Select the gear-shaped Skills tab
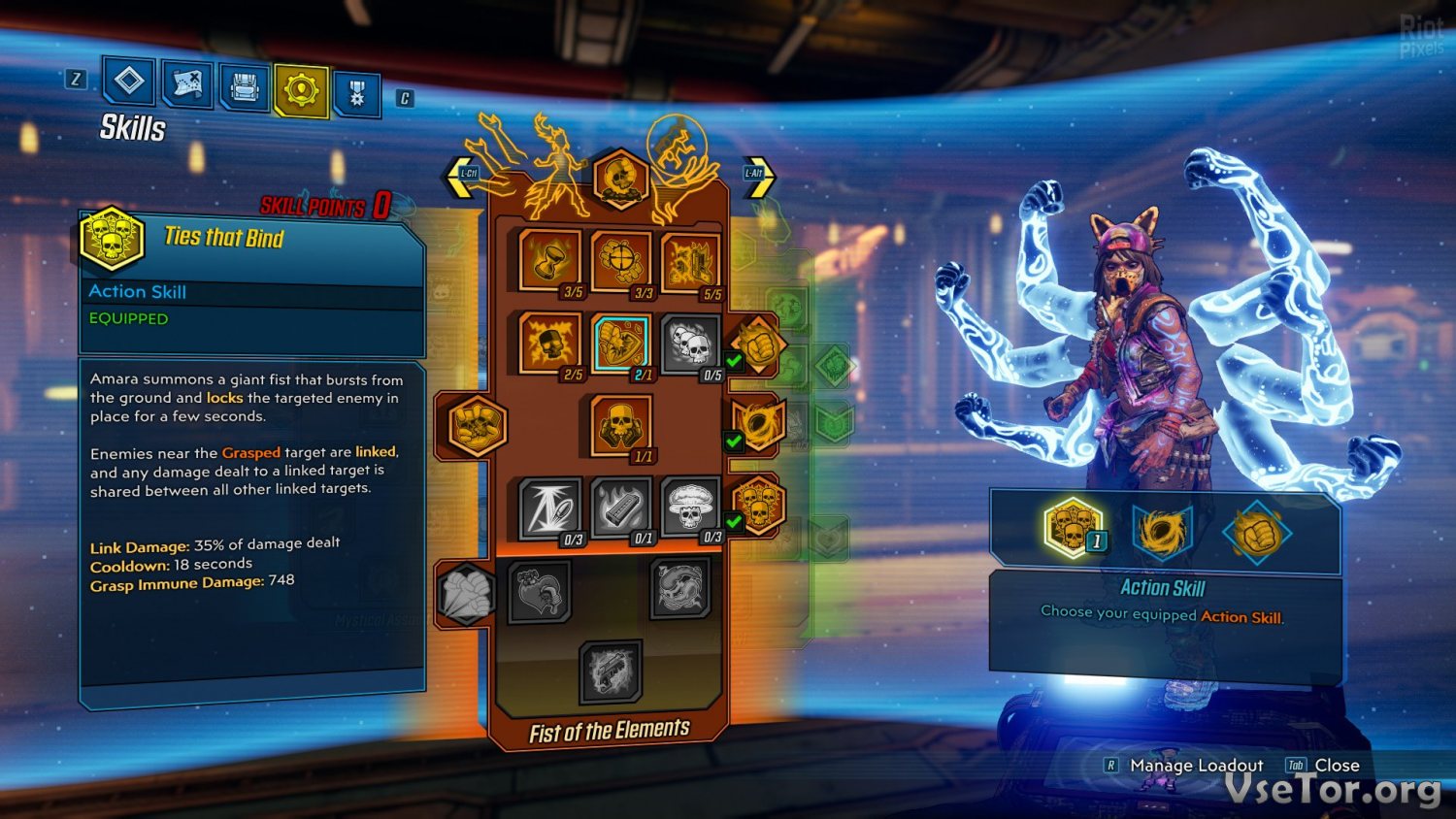The width and height of the screenshot is (1456, 819). pos(301,90)
